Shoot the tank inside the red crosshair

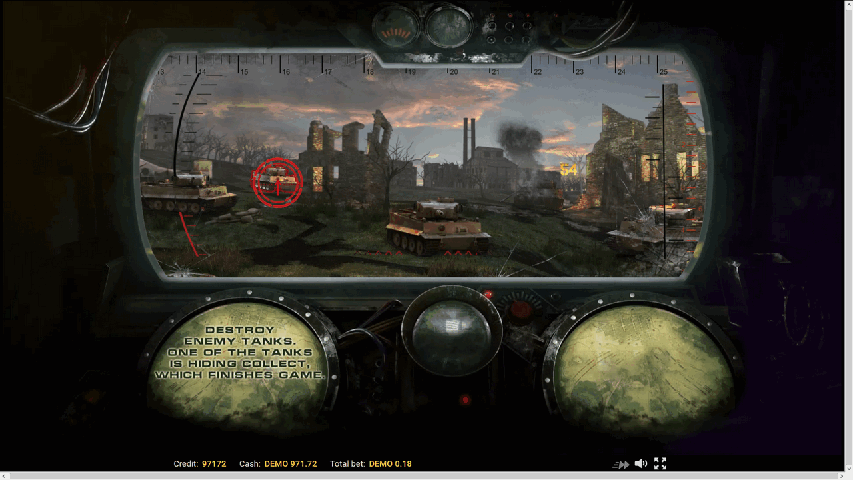coord(277,181)
